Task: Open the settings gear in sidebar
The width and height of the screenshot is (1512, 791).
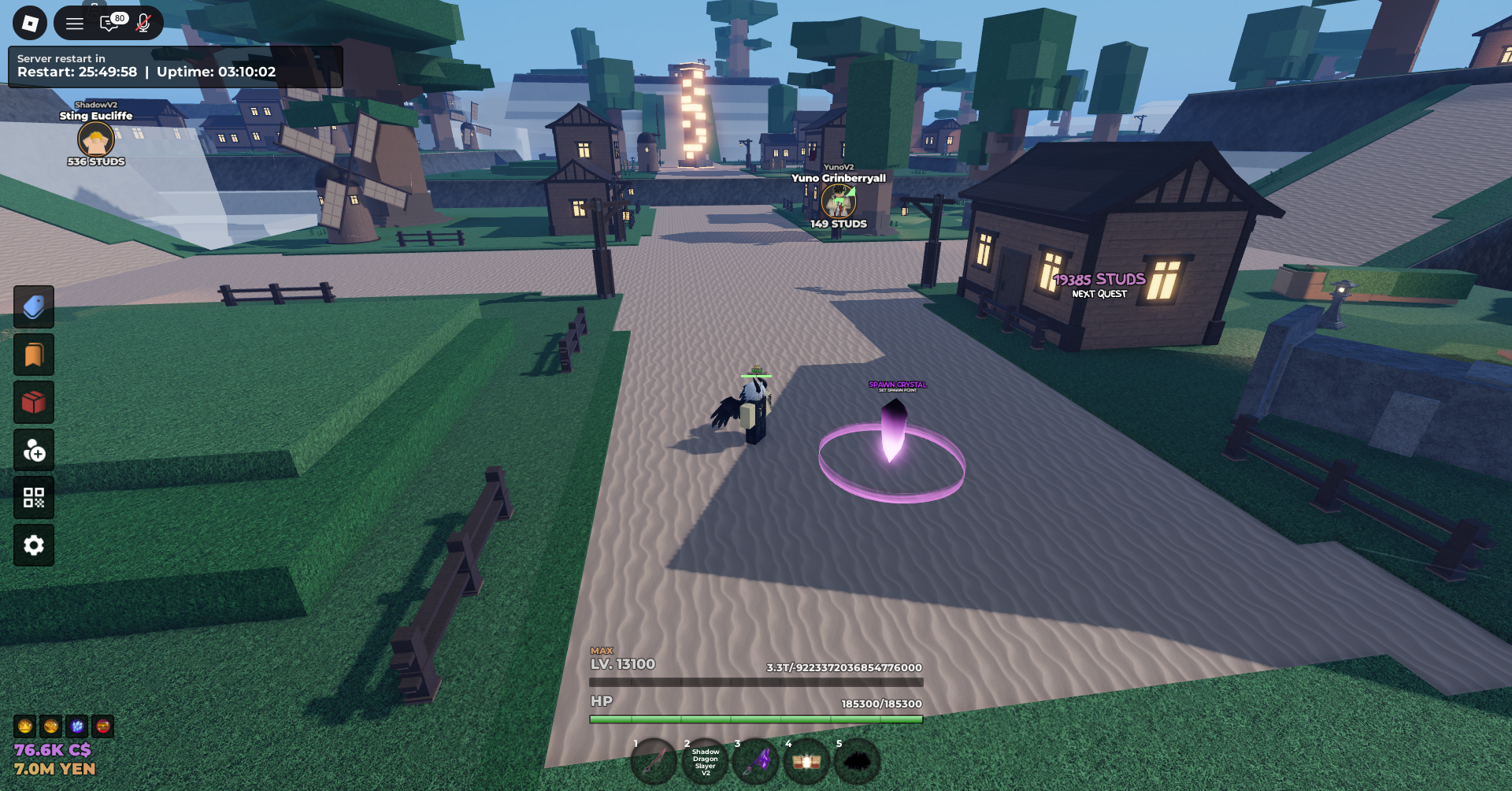Action: [33, 544]
